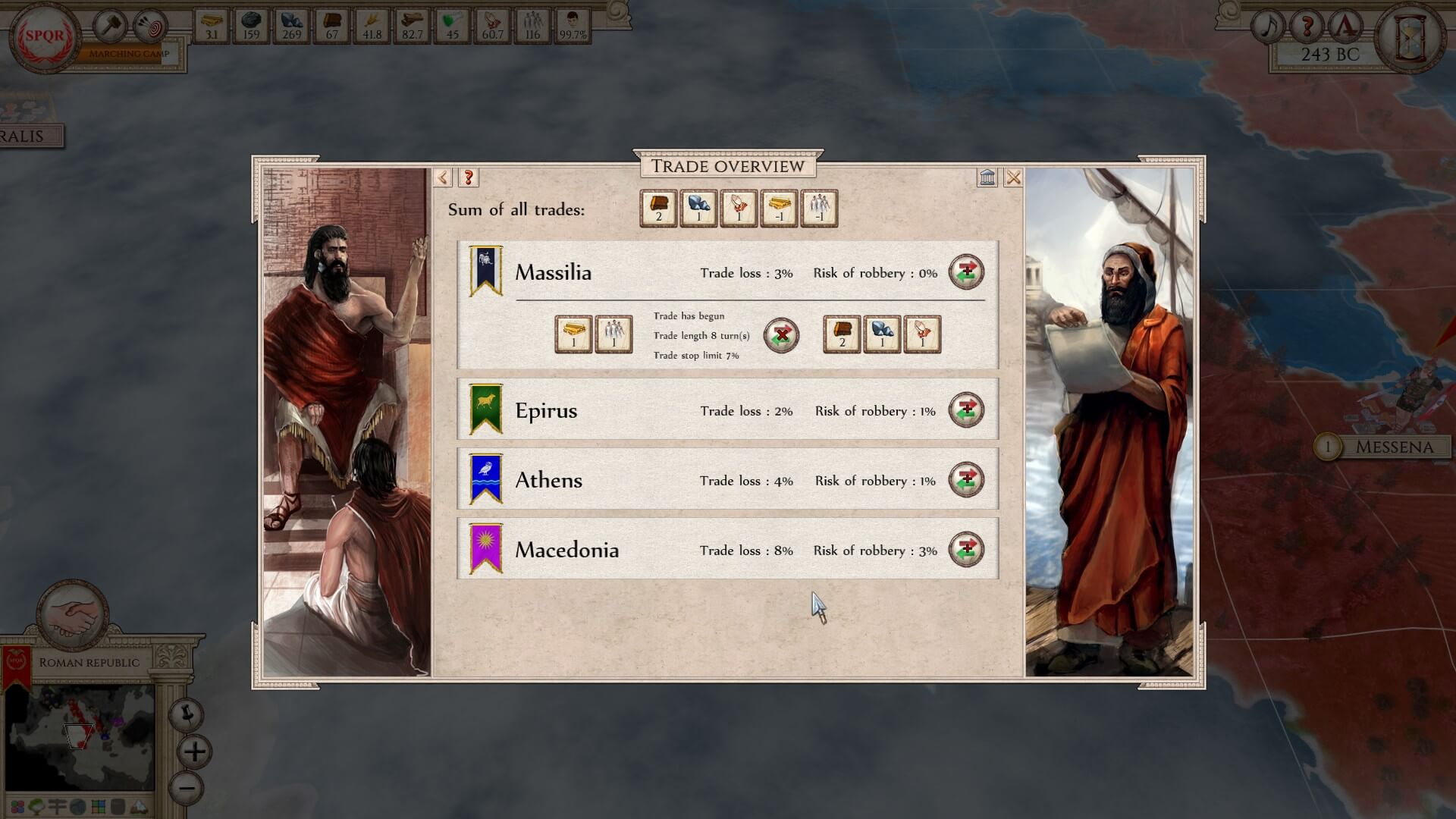Go back with the left arrow button

click(x=443, y=177)
